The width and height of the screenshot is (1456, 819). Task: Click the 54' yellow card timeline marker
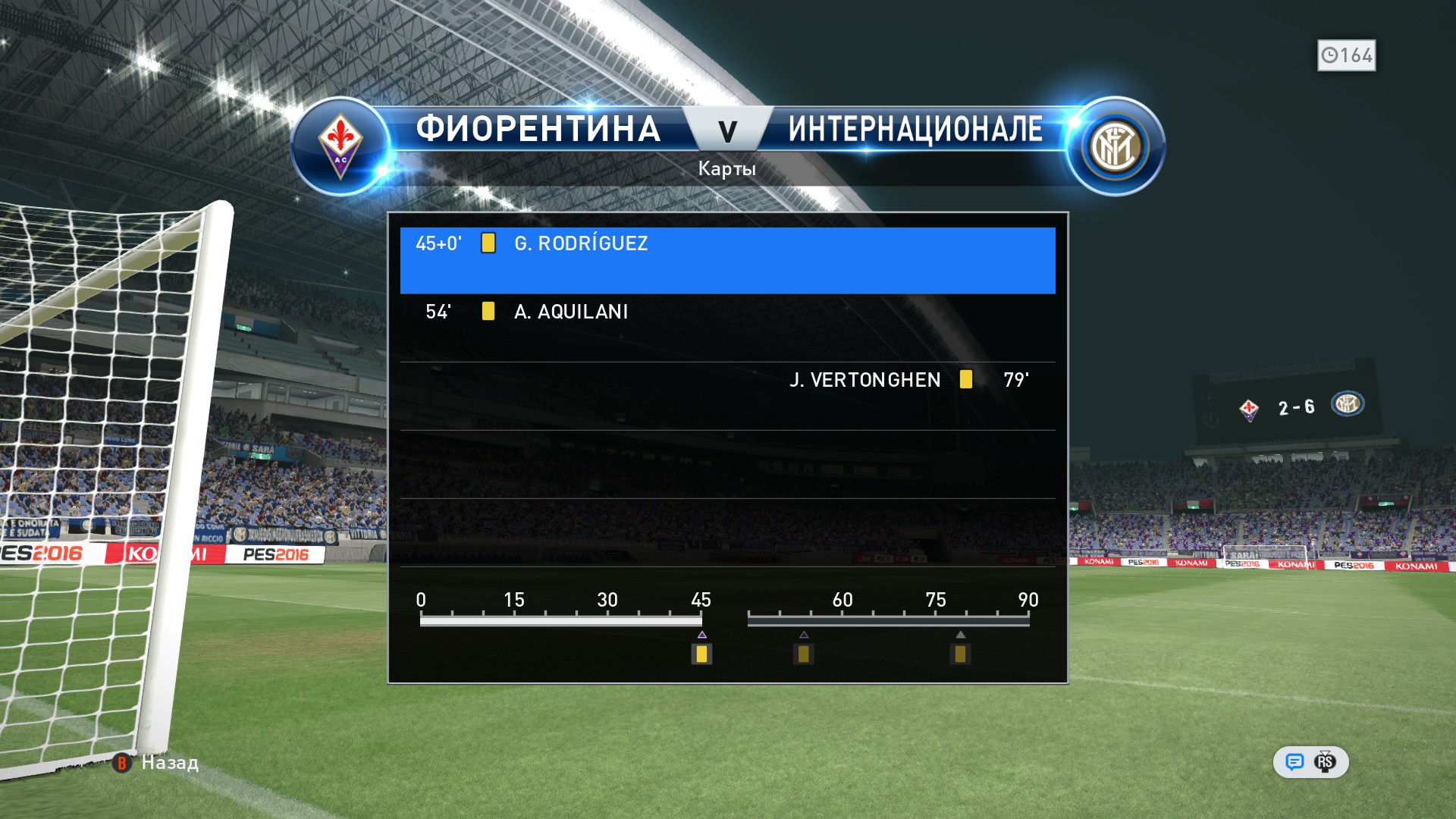(x=803, y=654)
